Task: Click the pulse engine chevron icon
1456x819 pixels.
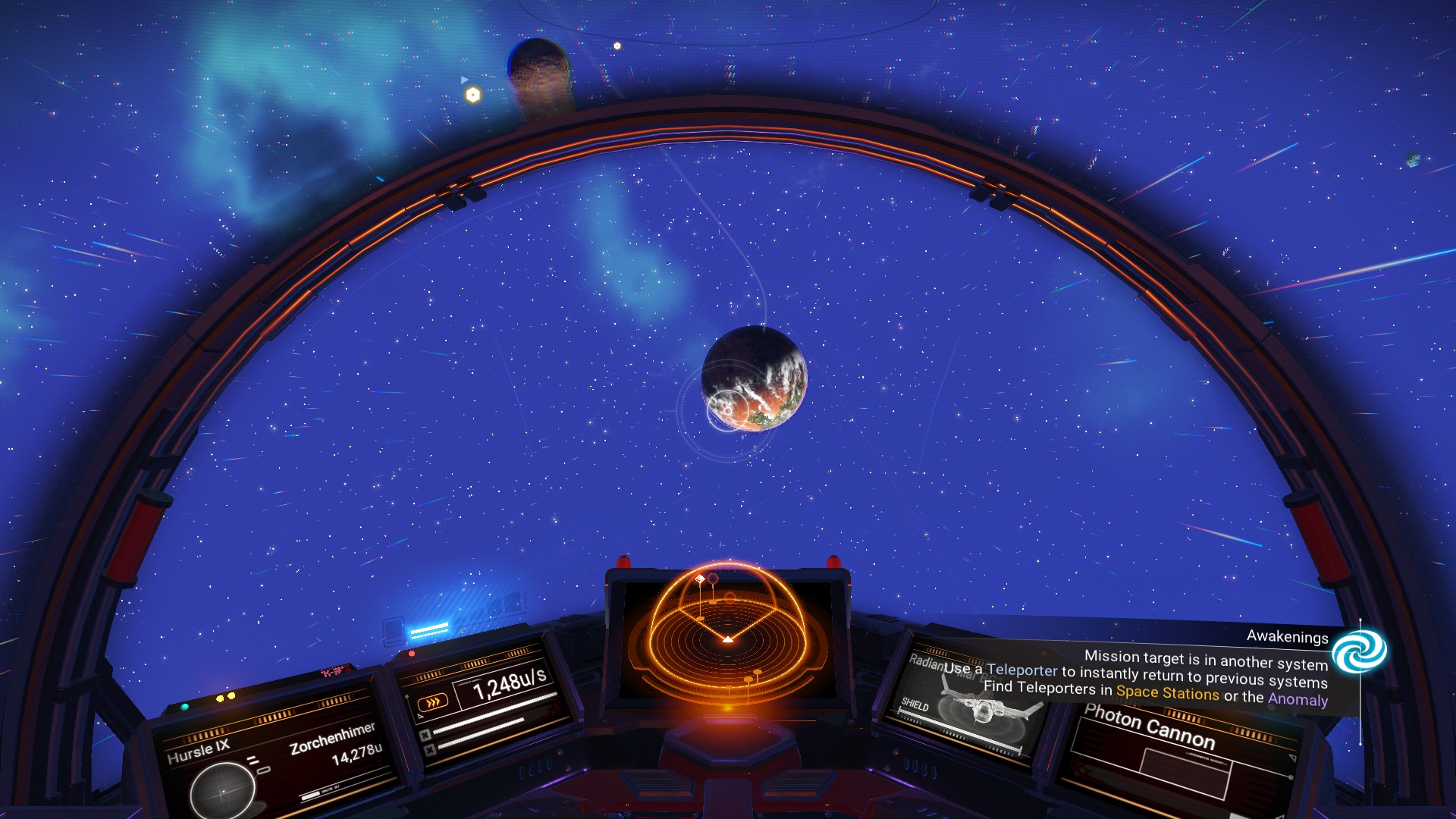Action: click(433, 703)
